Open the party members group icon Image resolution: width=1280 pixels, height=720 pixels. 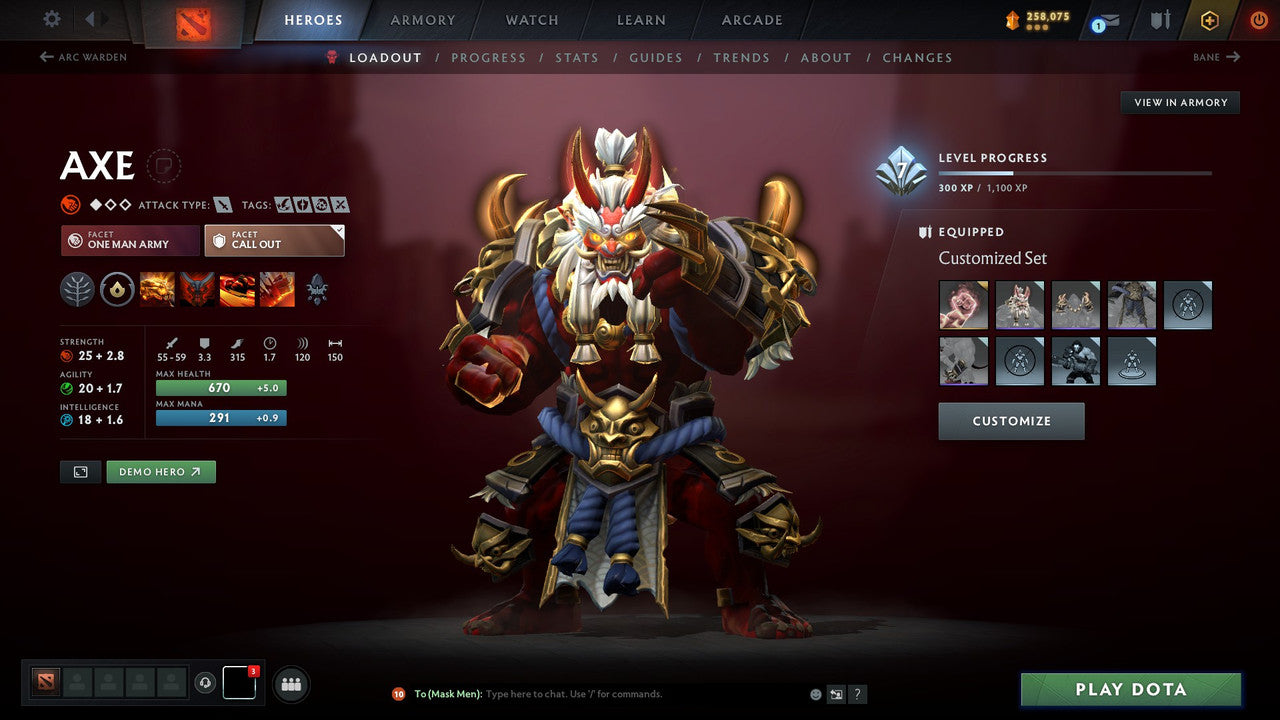click(x=290, y=683)
